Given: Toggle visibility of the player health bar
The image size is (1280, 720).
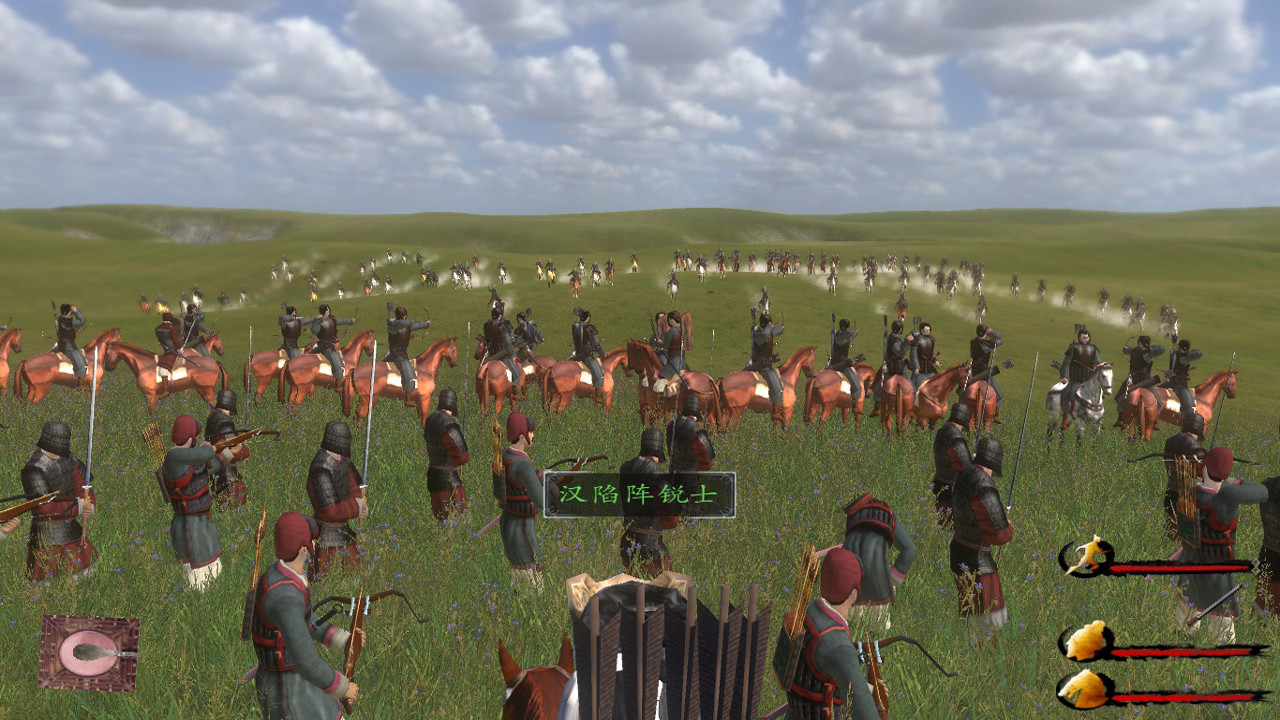Looking at the screenshot, I should click(1180, 566).
